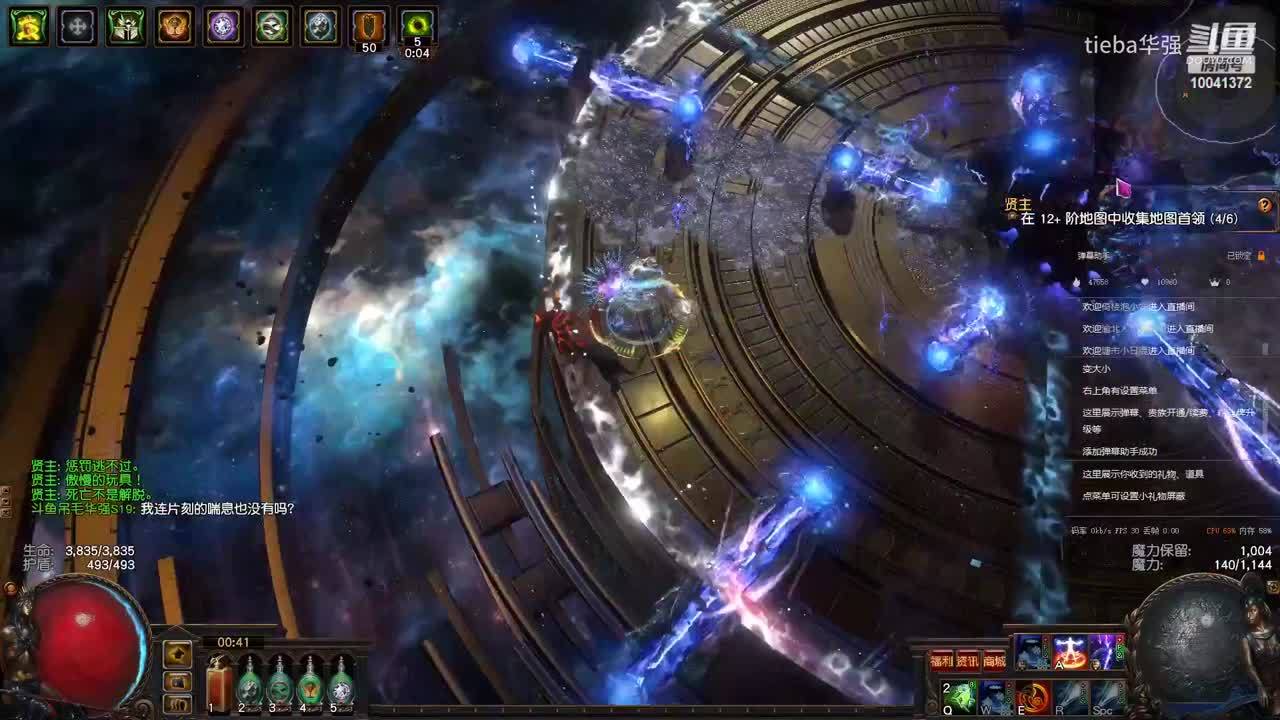Activate the green skill bound to Q
1280x720 pixels.
tap(959, 696)
